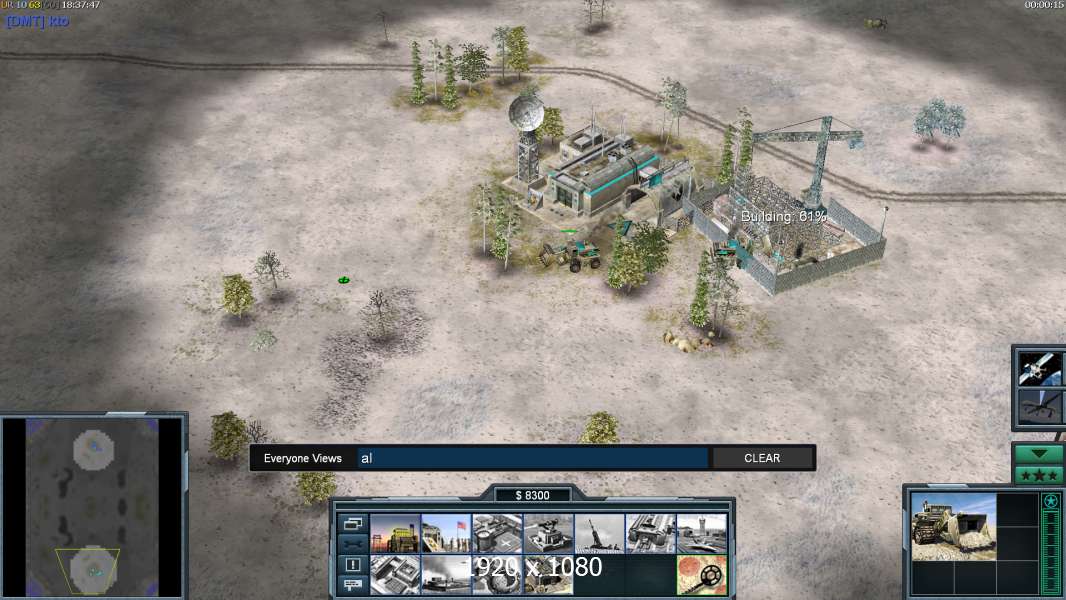Open the chat bubble communicator button
The height and width of the screenshot is (600, 1066).
tap(352, 585)
